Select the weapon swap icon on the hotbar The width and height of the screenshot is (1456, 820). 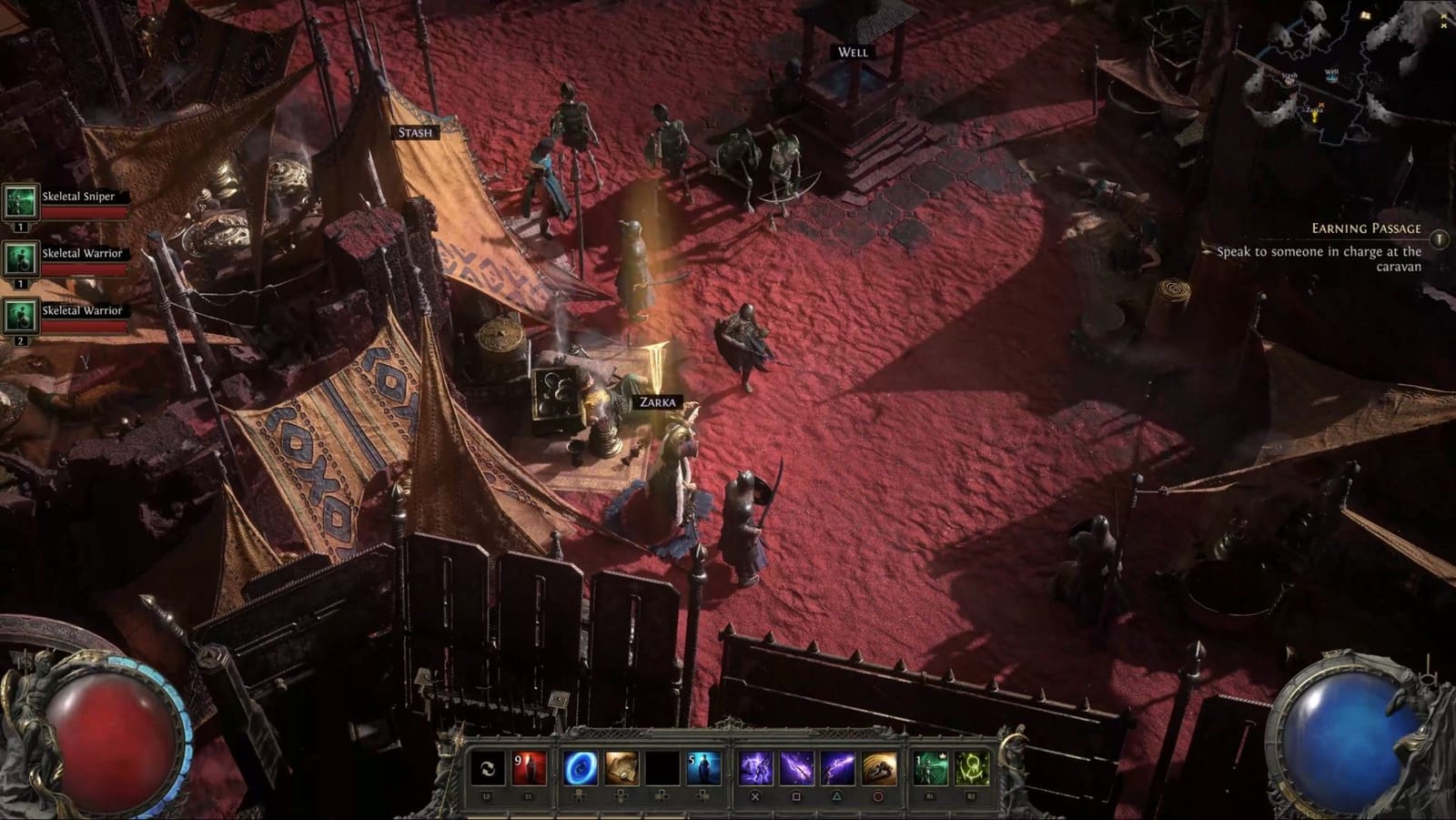point(486,769)
